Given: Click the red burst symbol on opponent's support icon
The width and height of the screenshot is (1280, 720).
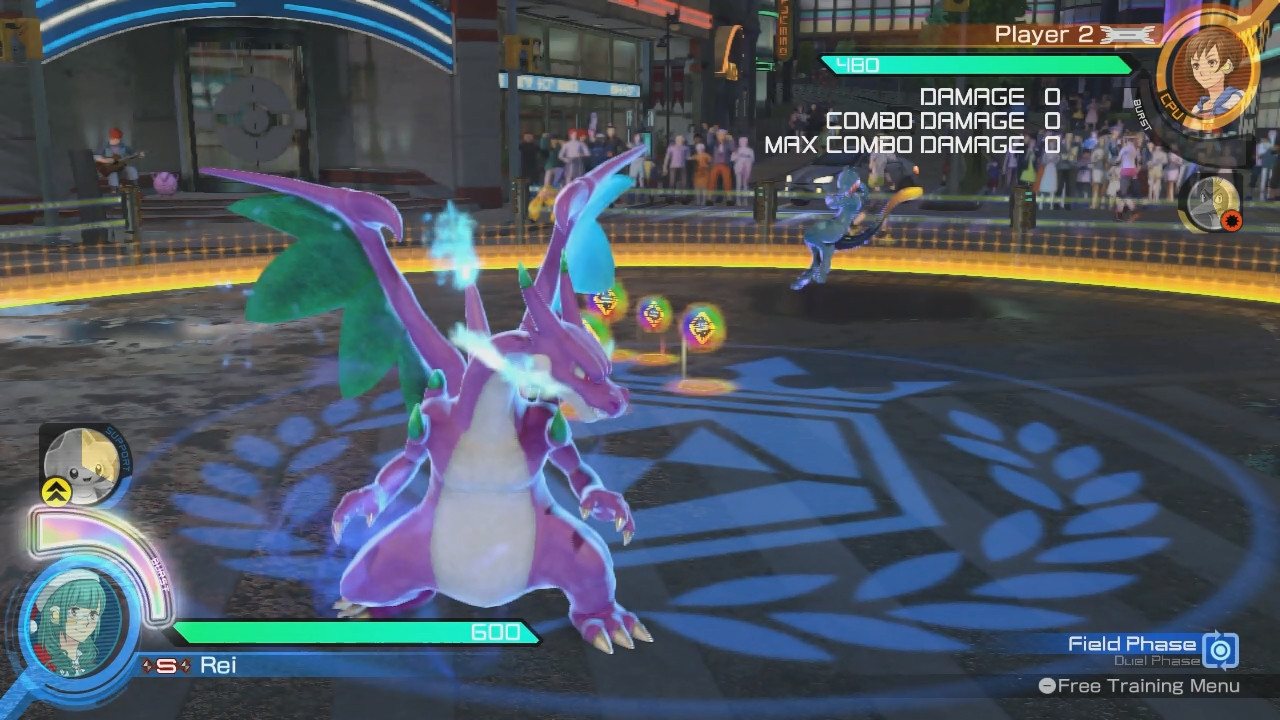Looking at the screenshot, I should click(x=1231, y=221).
